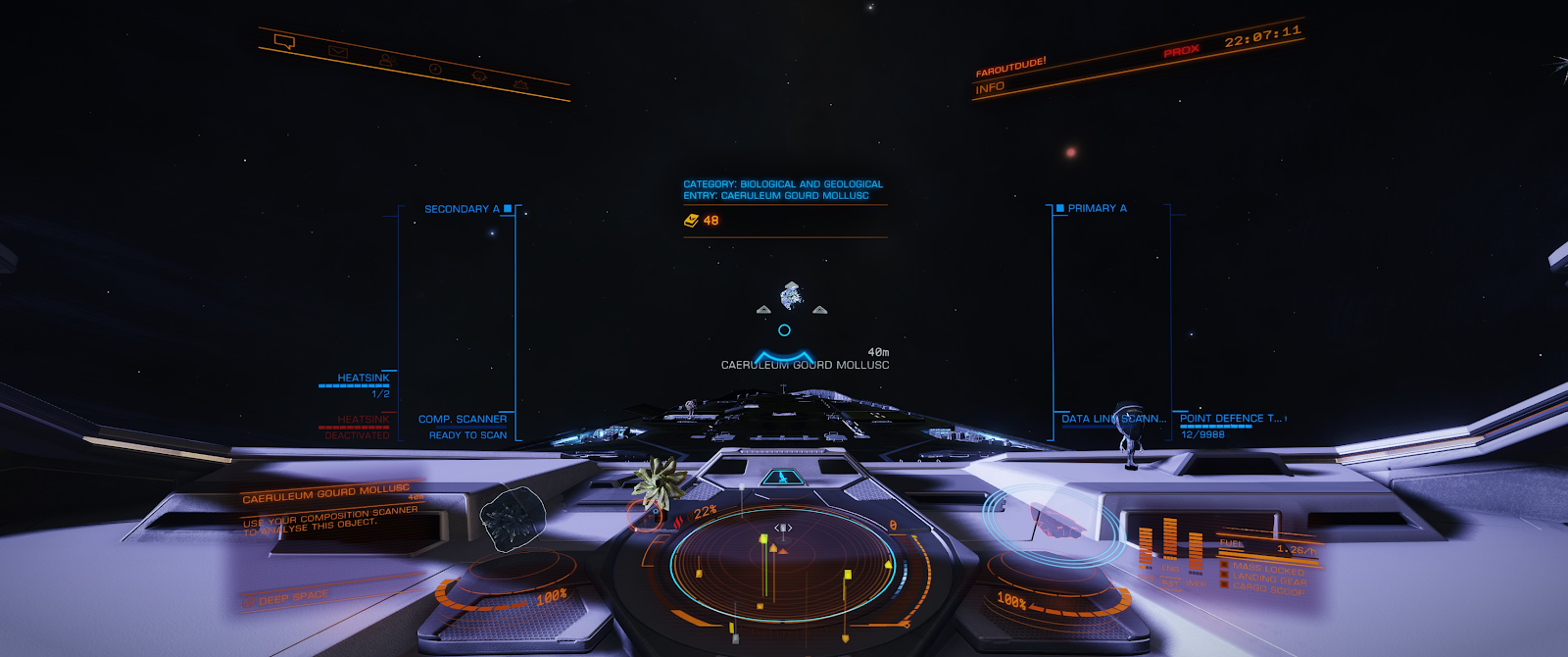Select the SYS power pip column

click(1145, 545)
